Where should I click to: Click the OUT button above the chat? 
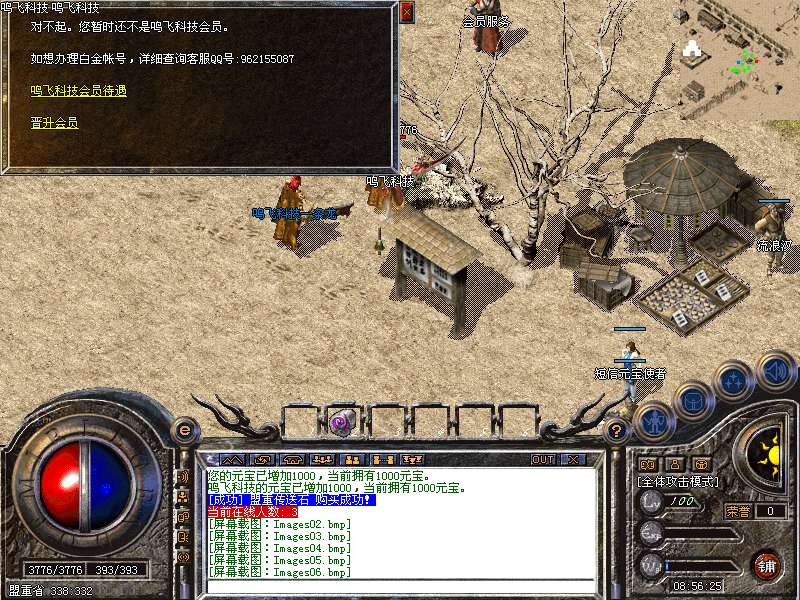(543, 460)
